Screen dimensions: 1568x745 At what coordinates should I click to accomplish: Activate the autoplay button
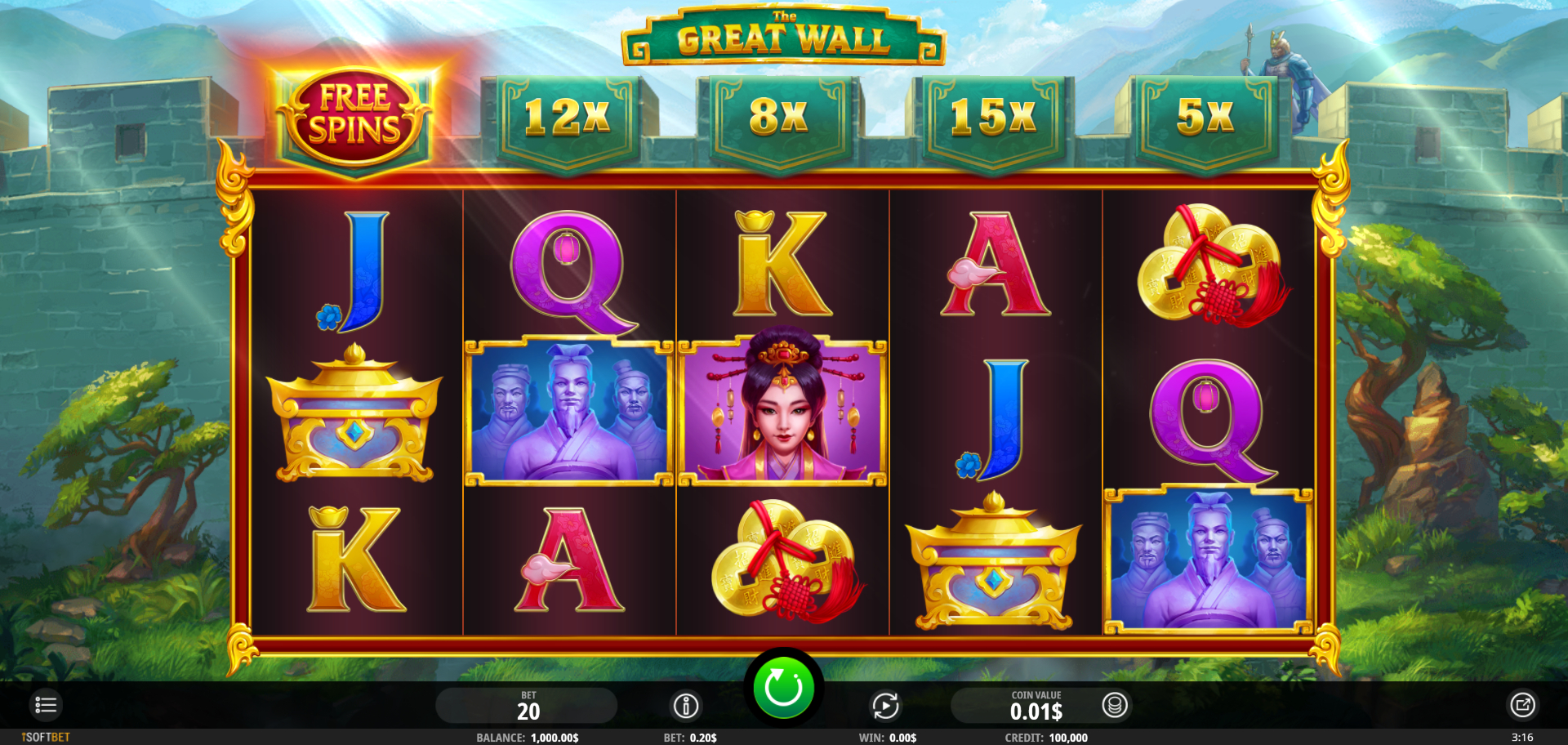click(x=885, y=705)
